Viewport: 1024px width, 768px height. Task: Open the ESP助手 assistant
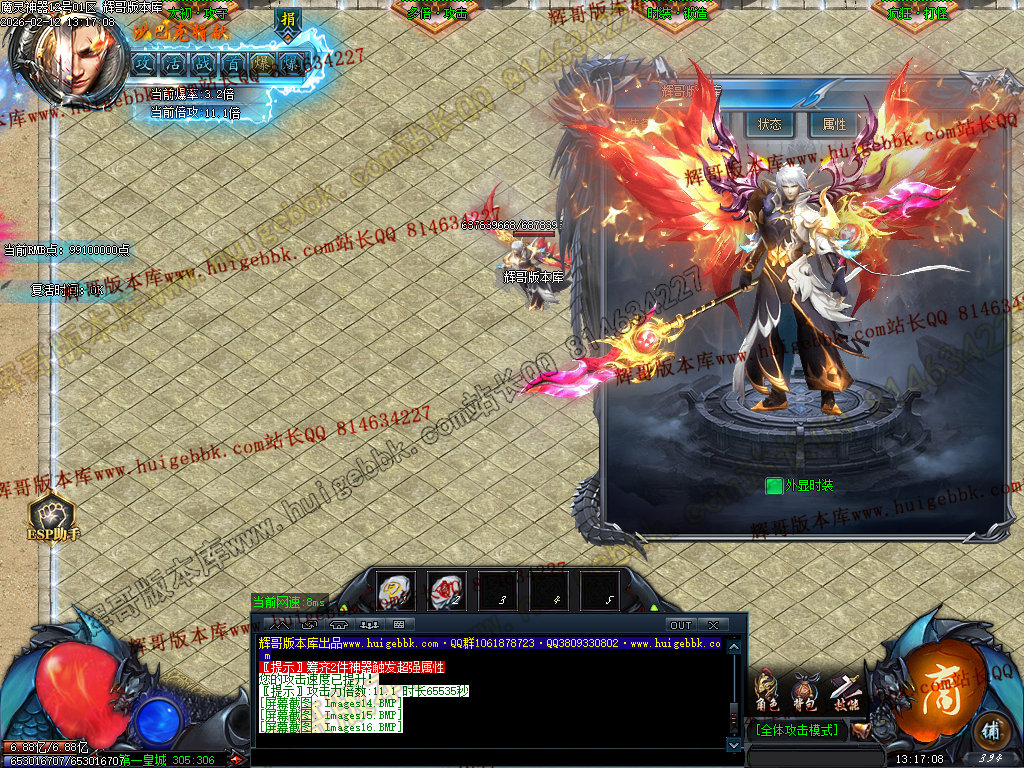click(x=52, y=517)
